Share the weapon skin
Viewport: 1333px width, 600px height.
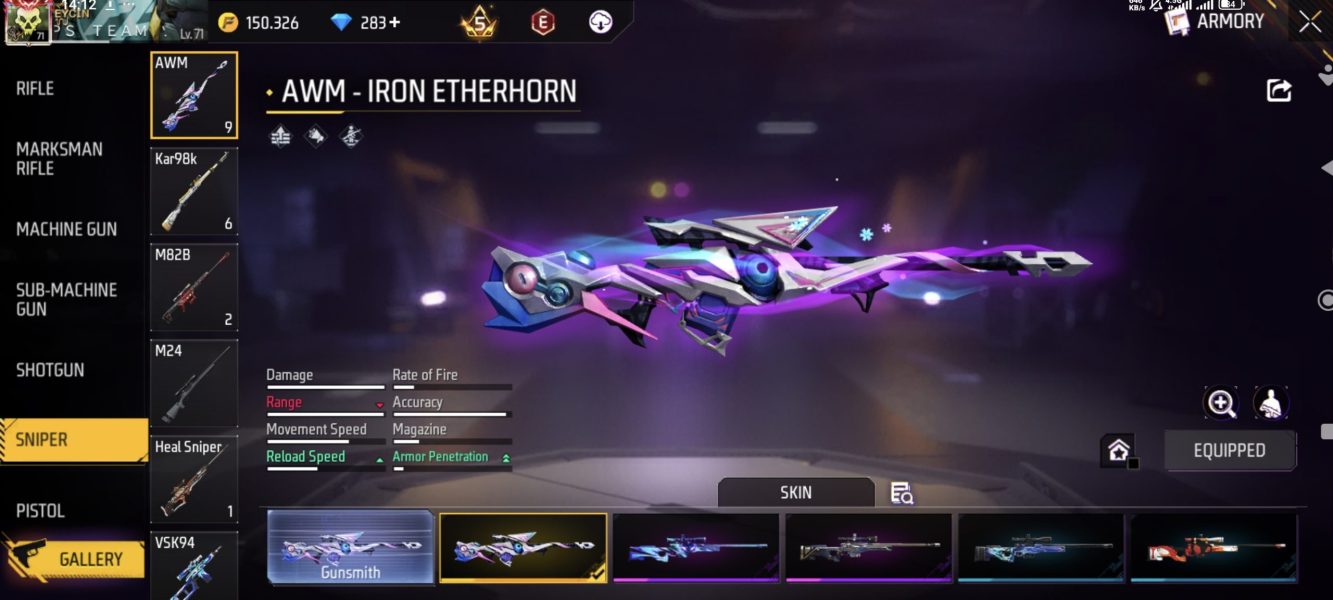(1279, 90)
